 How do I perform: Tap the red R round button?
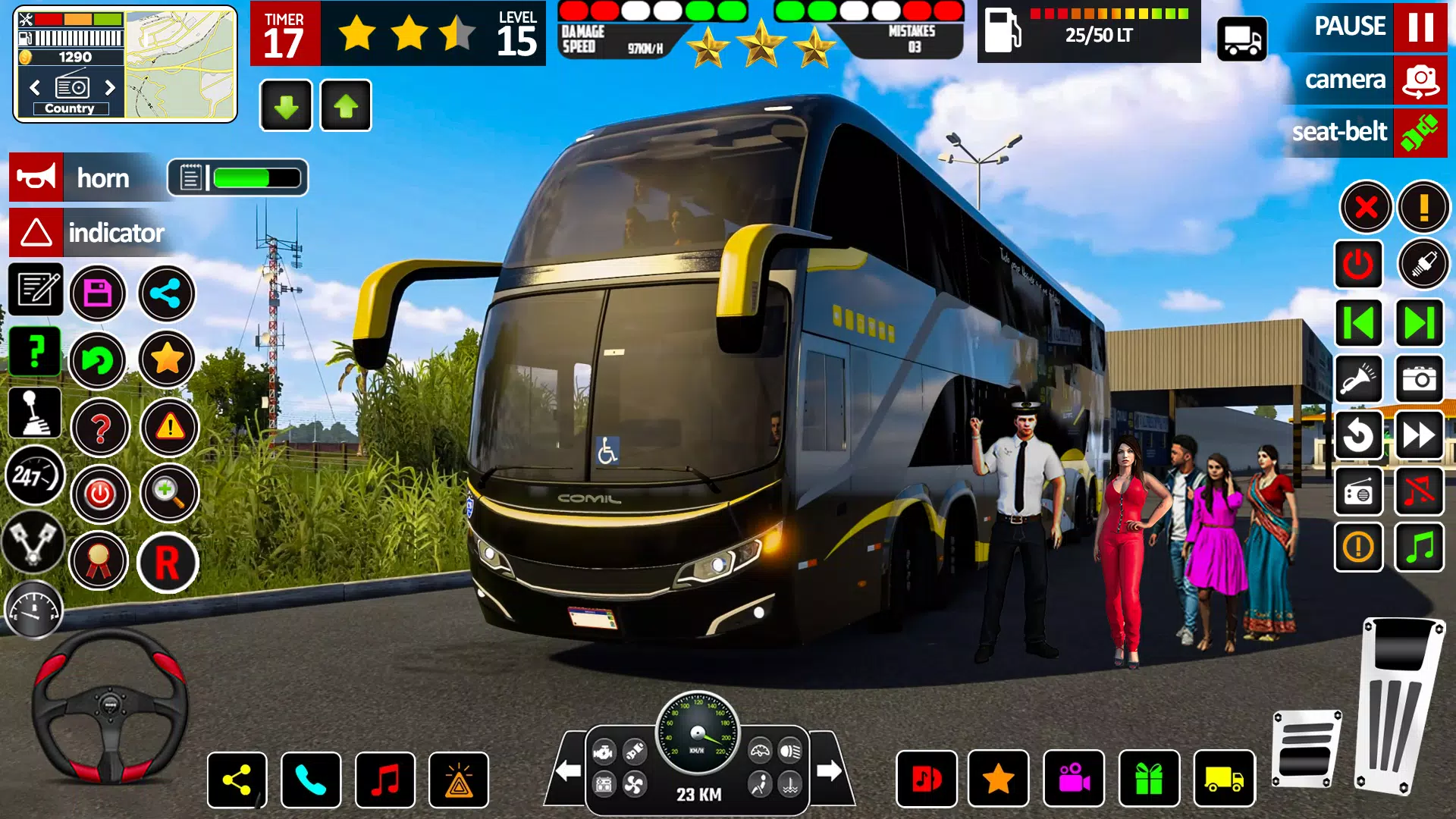point(168,563)
